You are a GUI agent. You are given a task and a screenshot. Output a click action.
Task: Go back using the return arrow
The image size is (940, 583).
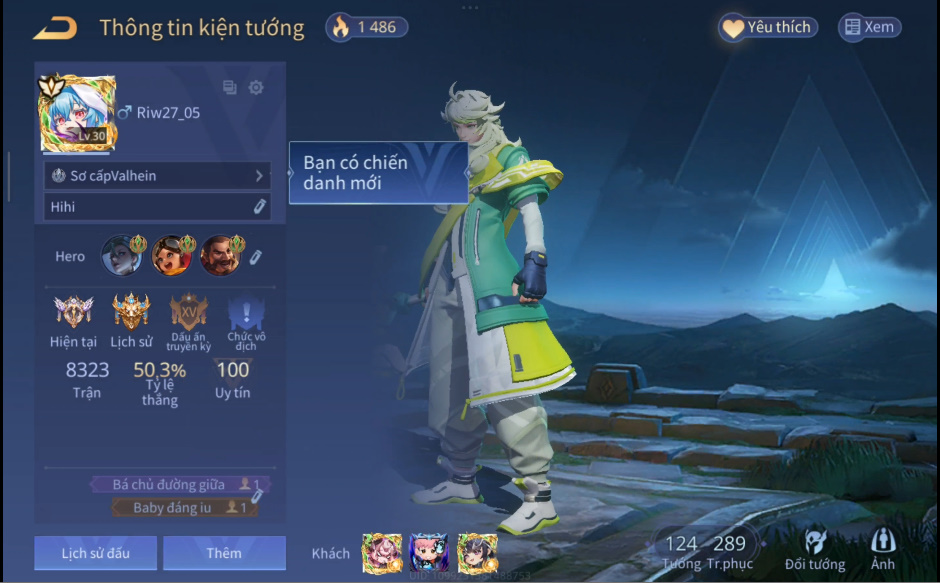coord(54,28)
